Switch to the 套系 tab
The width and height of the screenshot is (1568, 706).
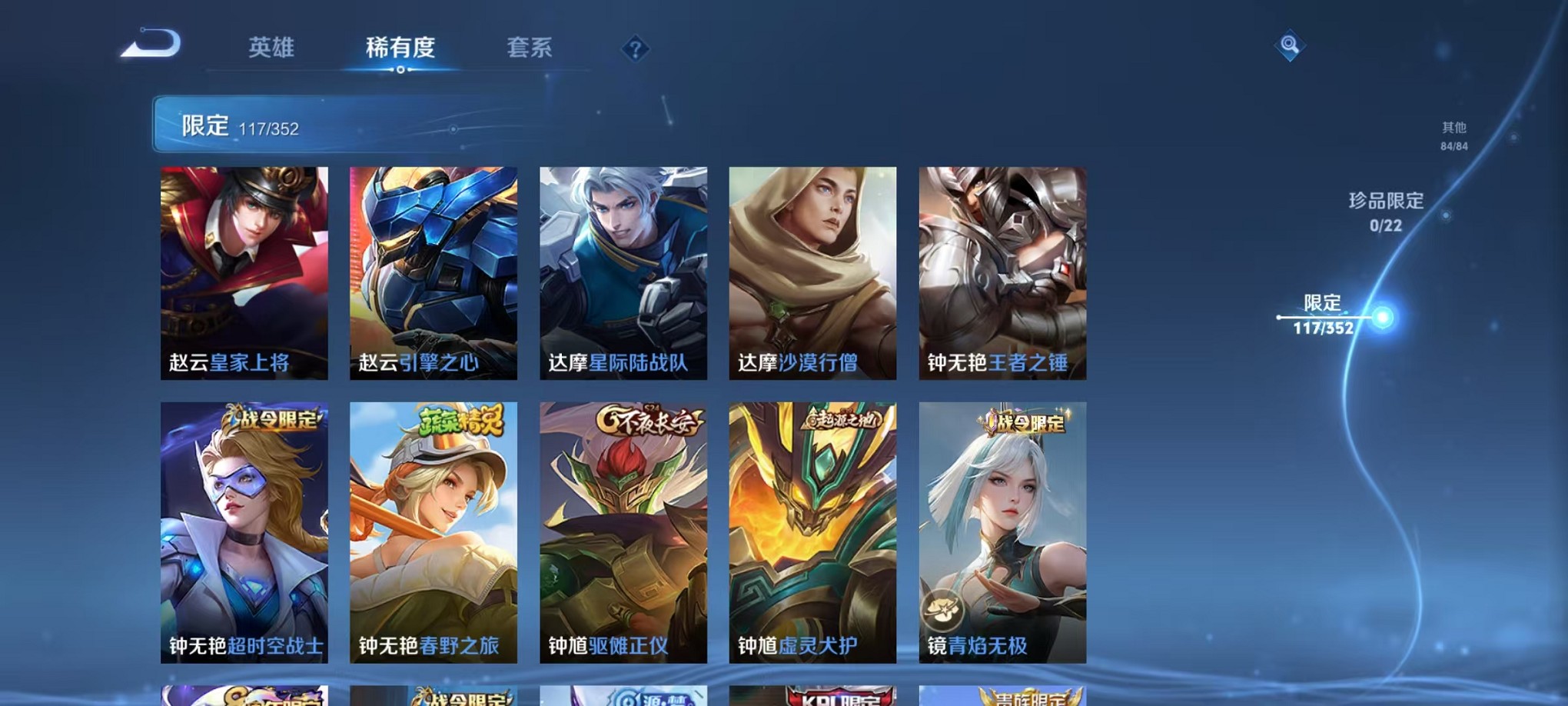[x=529, y=48]
